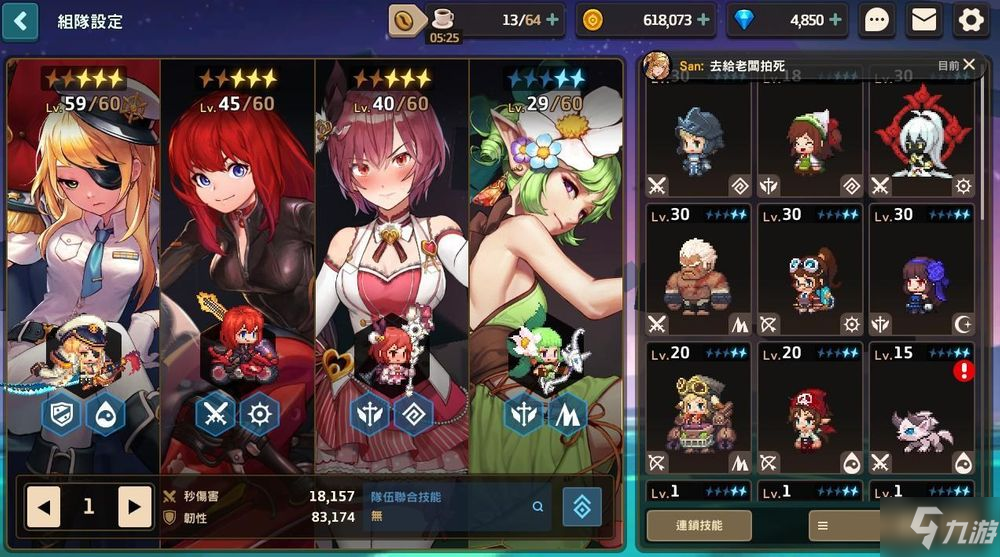Go back with the arrow button
The height and width of the screenshot is (557, 1000).
point(20,20)
